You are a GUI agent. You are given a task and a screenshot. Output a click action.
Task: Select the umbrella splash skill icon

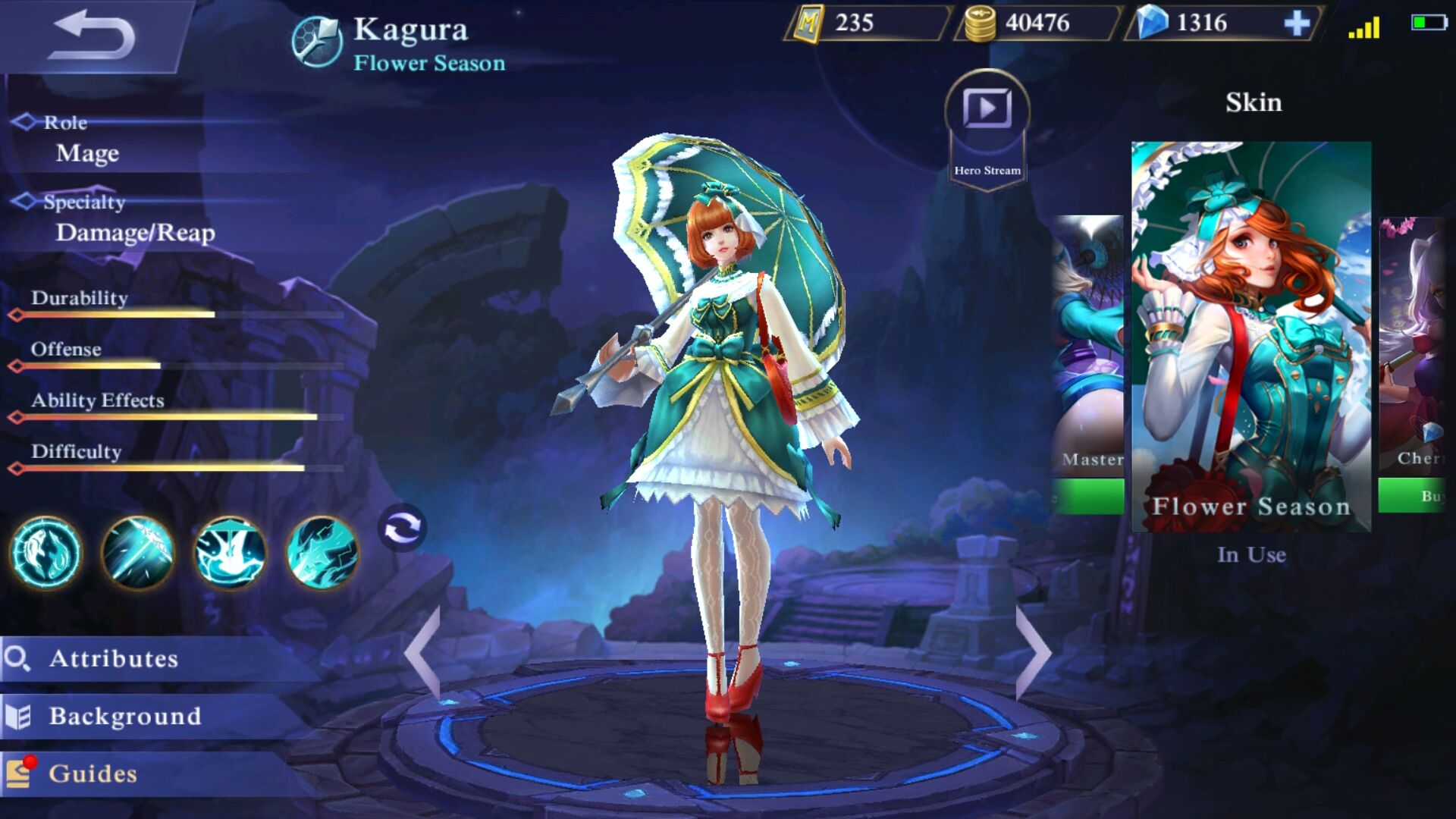click(x=231, y=554)
